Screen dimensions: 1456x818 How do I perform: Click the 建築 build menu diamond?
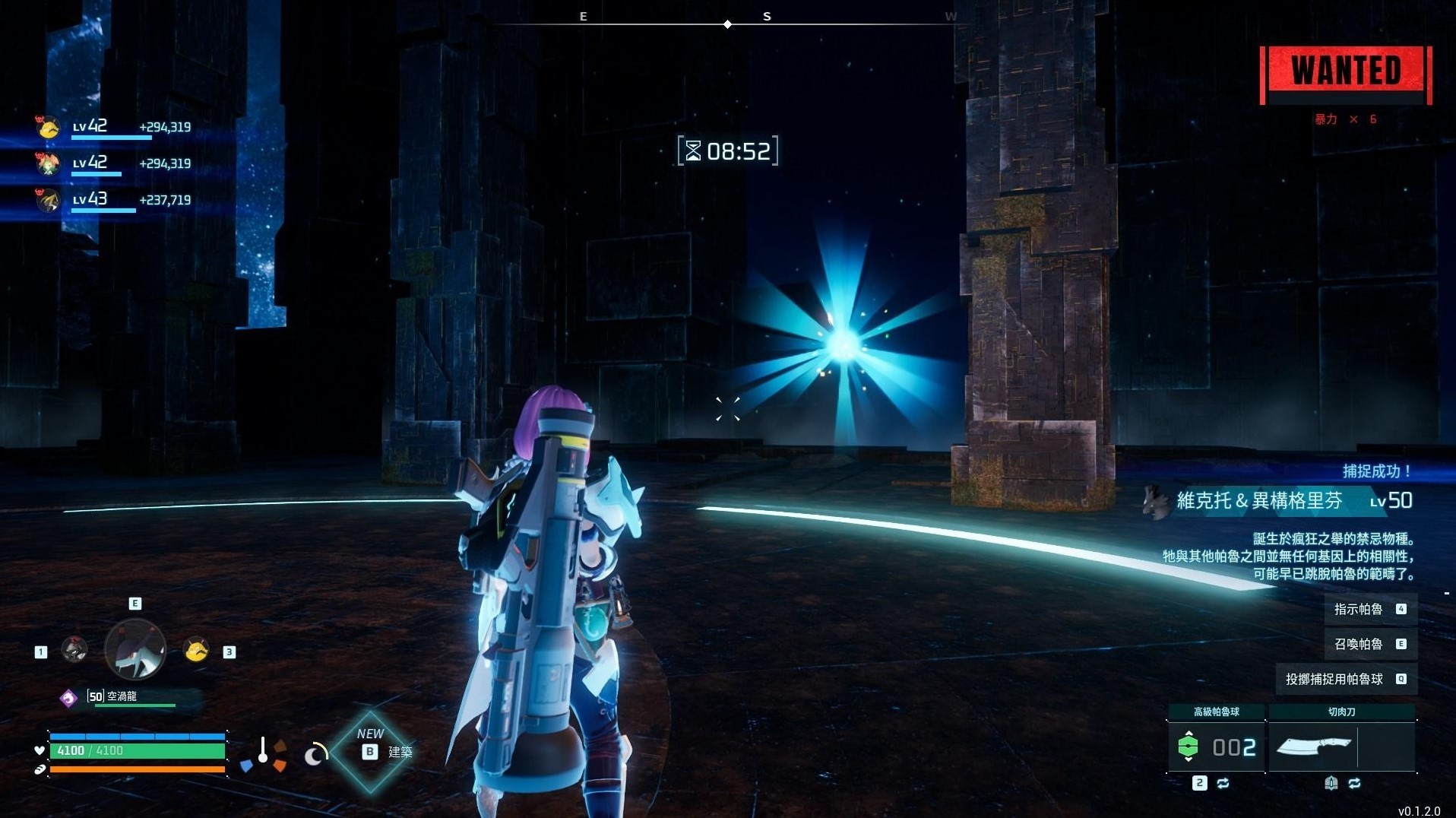click(372, 752)
